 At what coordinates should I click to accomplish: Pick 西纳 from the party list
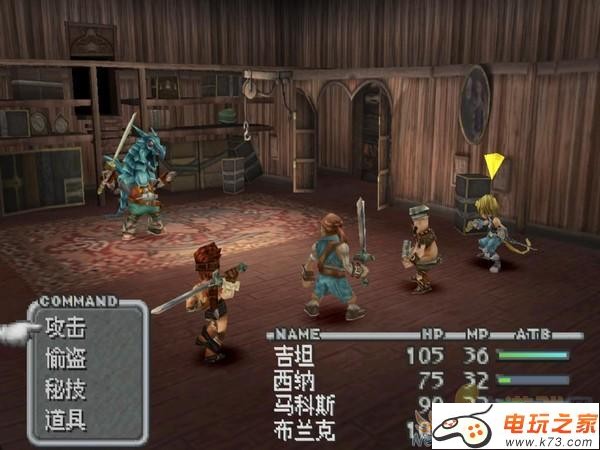pyautogui.click(x=290, y=380)
